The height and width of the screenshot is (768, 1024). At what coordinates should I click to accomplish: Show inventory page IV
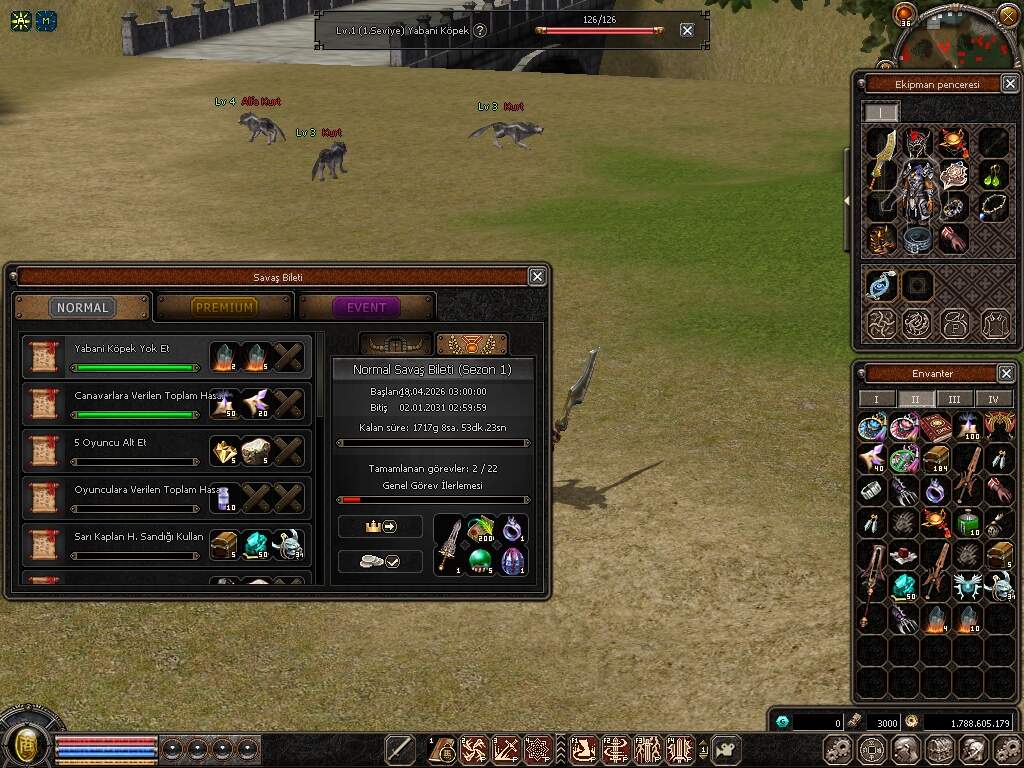[x=993, y=399]
